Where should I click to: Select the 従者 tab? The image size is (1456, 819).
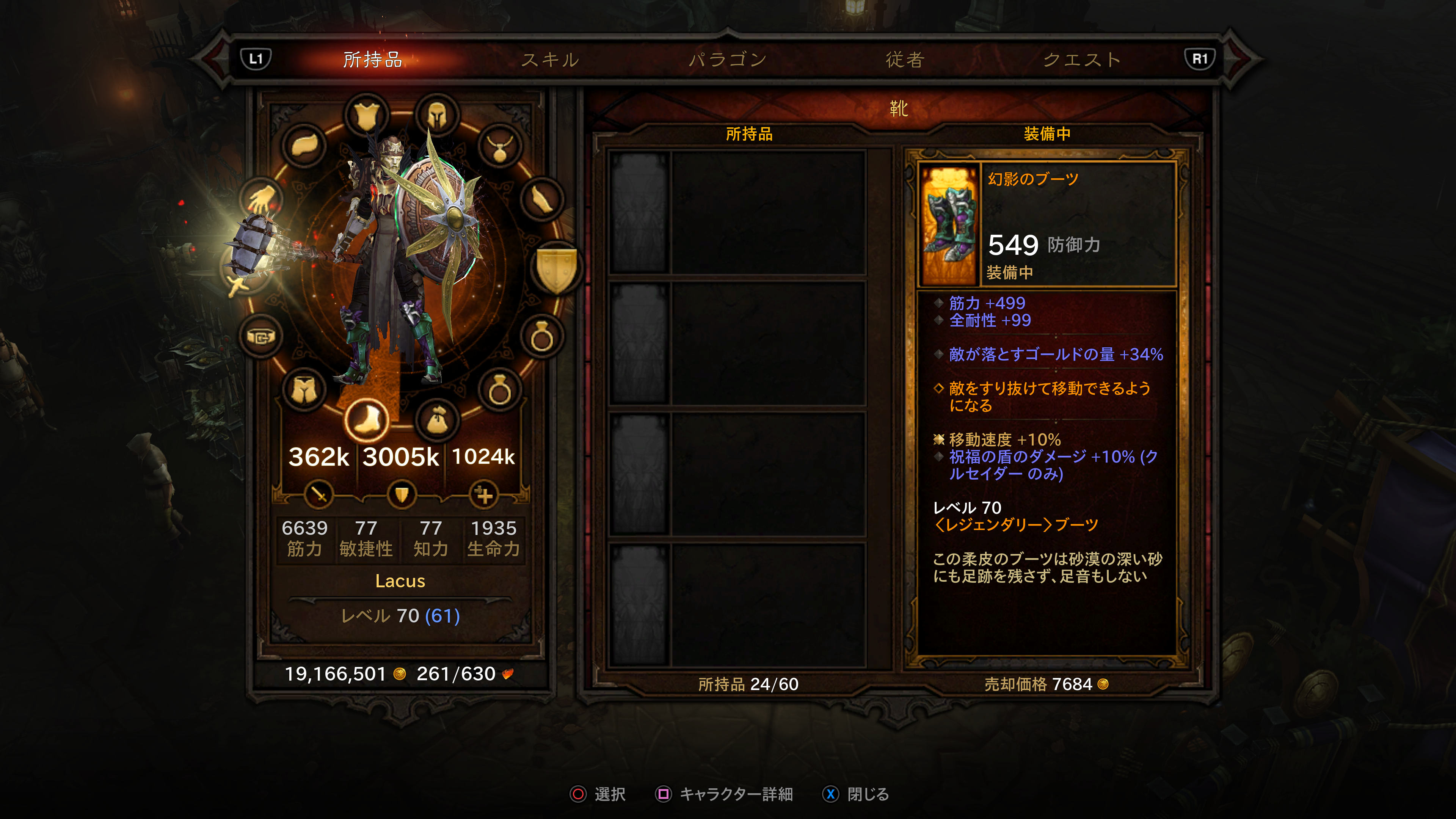pyautogui.click(x=905, y=60)
